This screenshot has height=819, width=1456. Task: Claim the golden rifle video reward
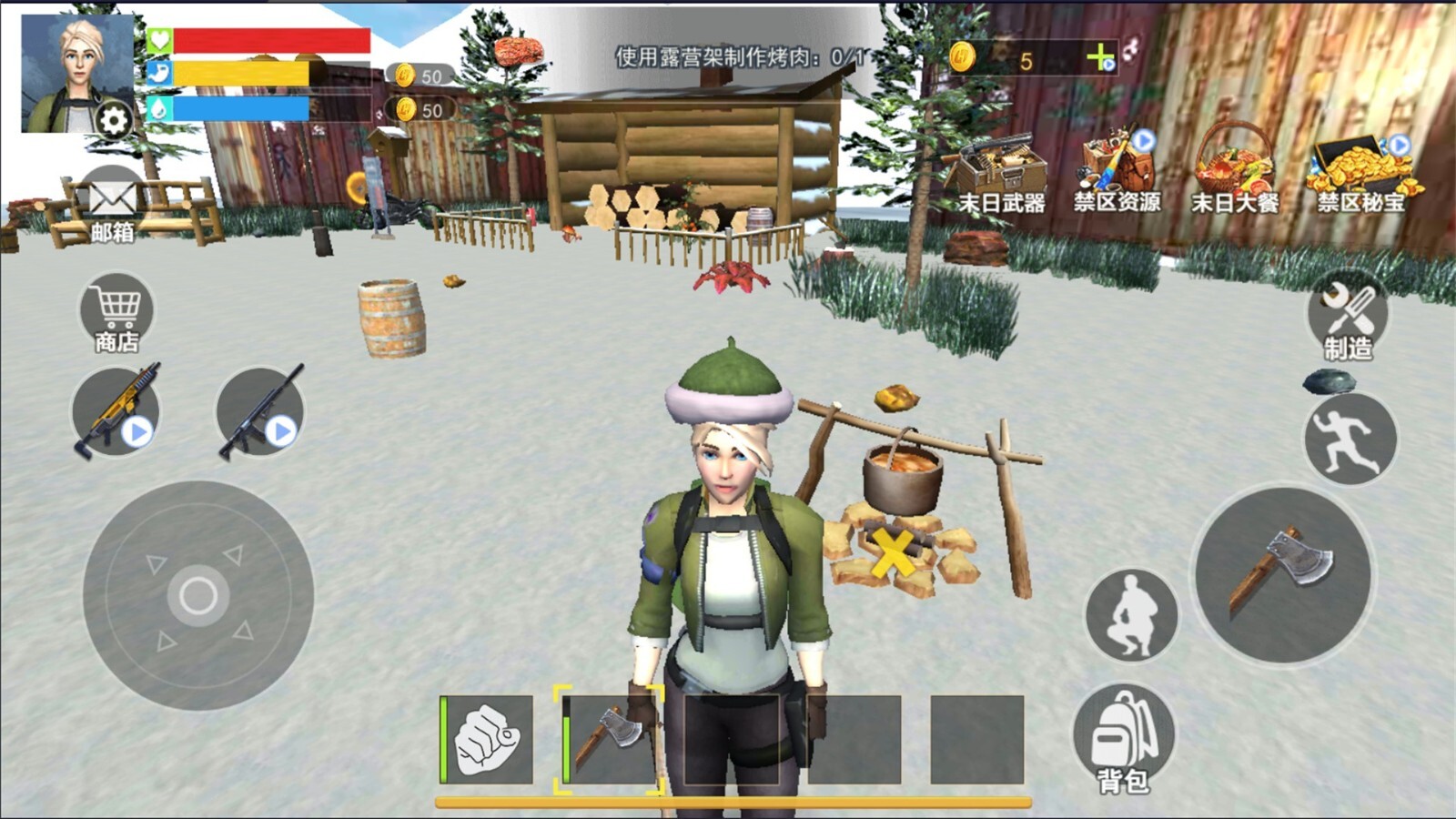coord(116,411)
